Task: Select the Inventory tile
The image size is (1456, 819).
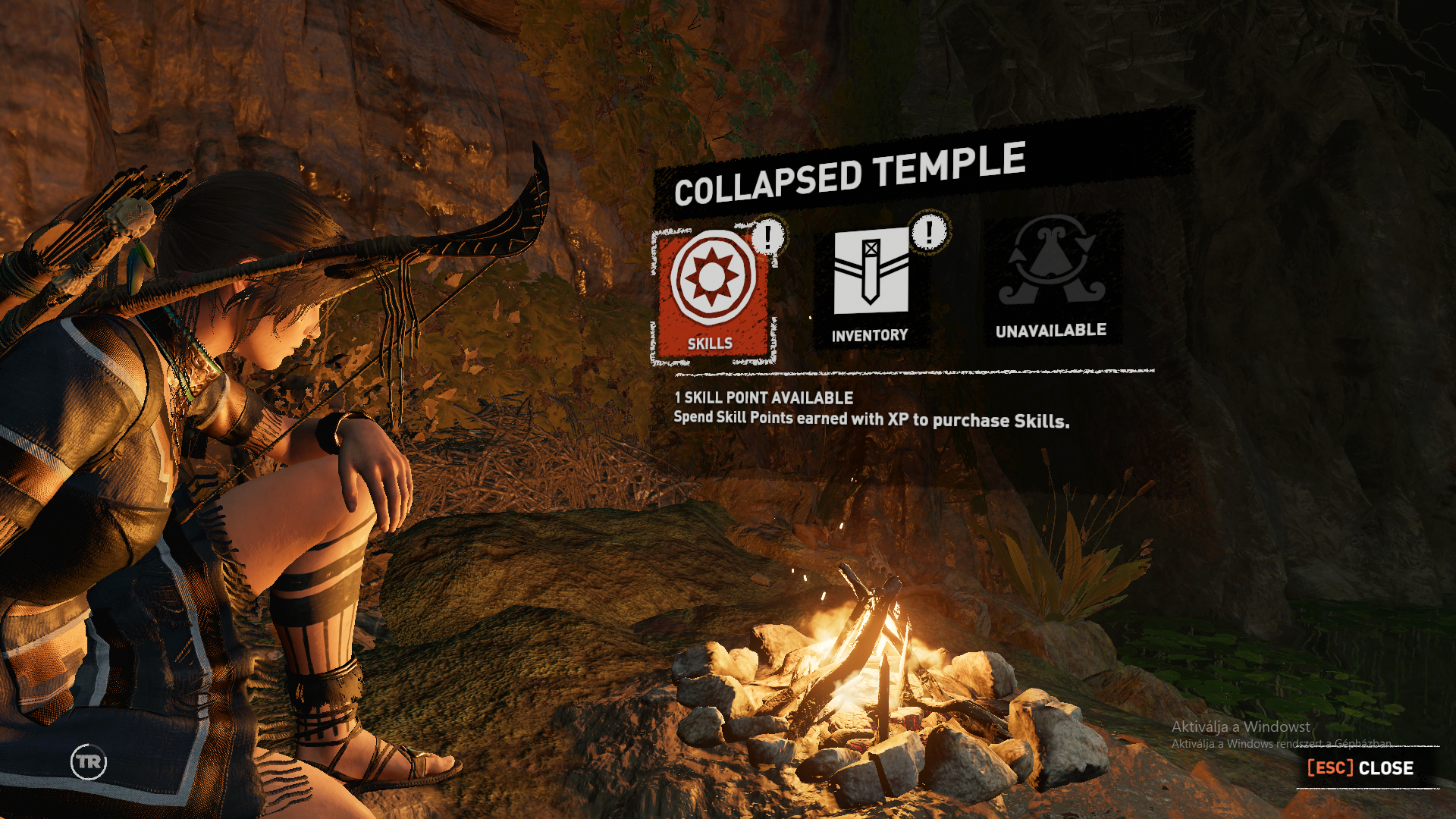Action: pyautogui.click(x=871, y=285)
